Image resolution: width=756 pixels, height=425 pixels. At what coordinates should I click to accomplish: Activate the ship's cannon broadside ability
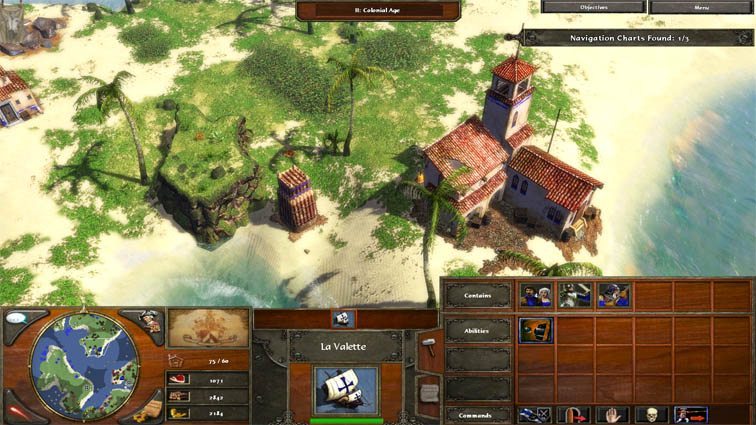click(x=535, y=330)
